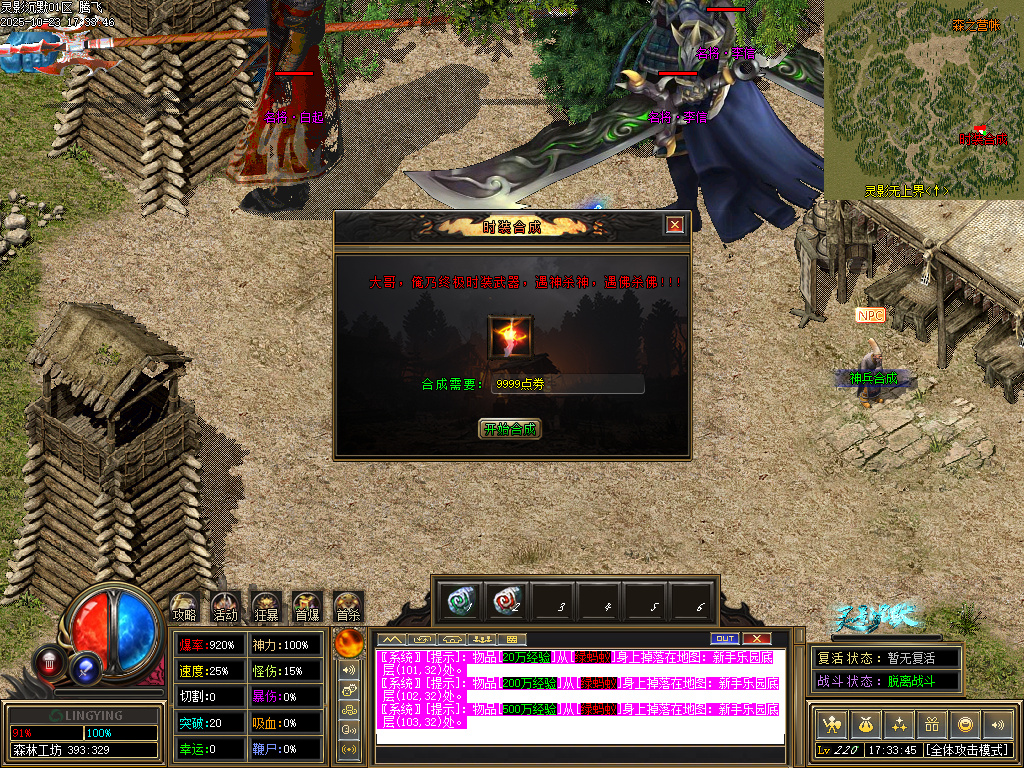1024x768 pixels.
Task: Open the character warrior icon panel
Action: 832,724
